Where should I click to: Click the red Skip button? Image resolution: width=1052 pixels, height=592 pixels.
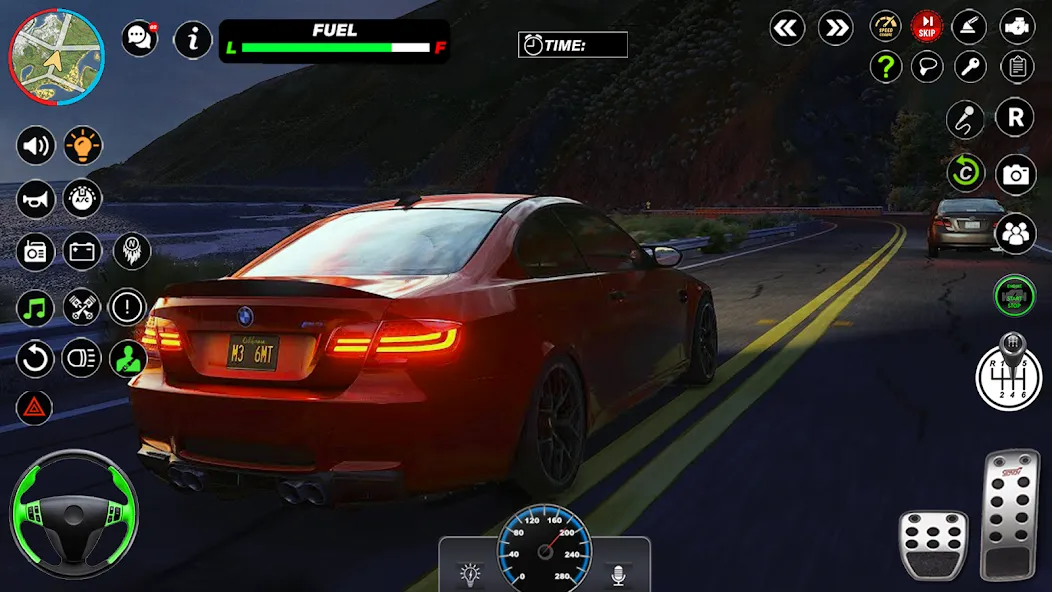(927, 26)
